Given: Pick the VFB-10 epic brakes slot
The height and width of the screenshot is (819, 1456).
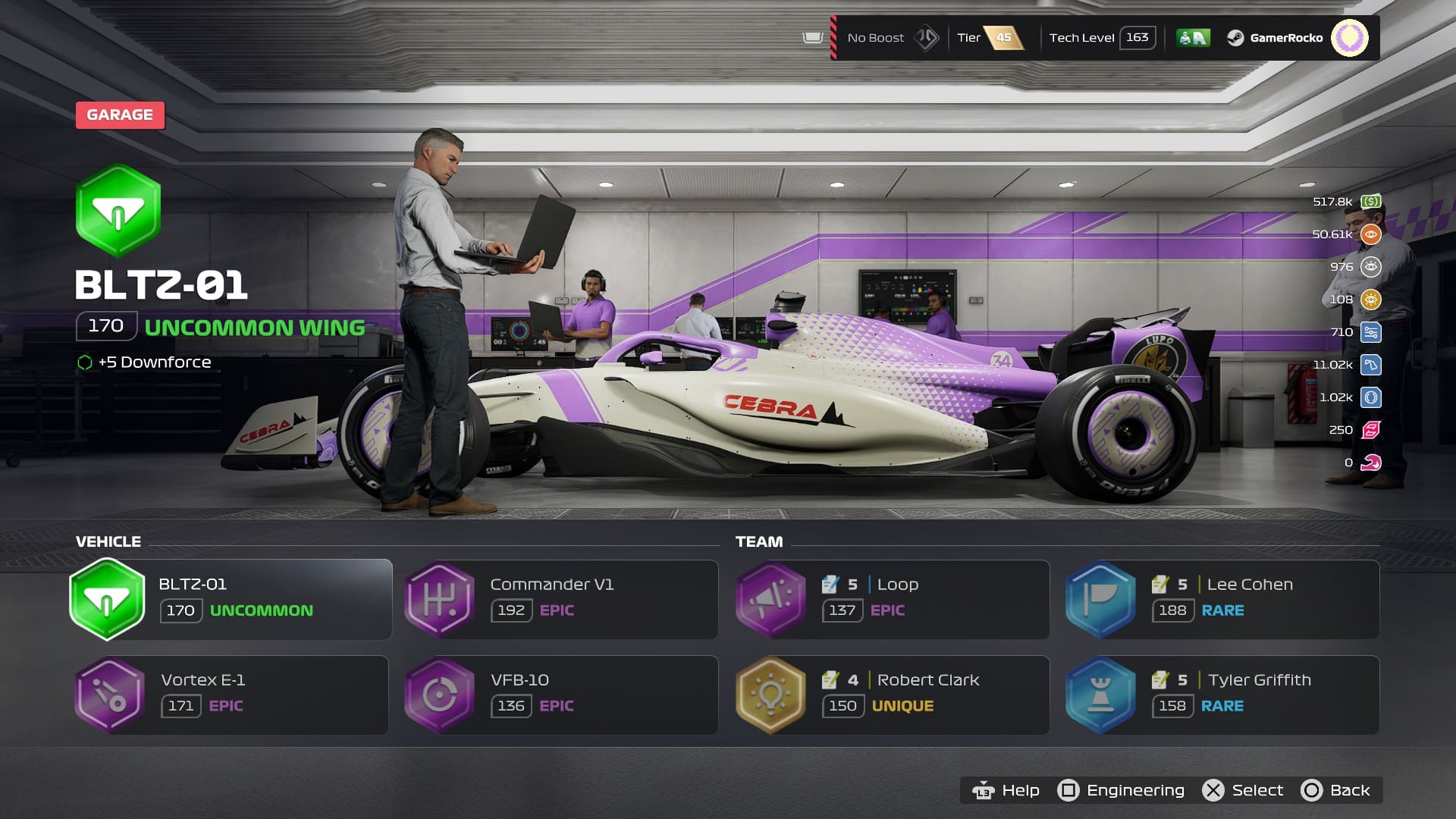Looking at the screenshot, I should pyautogui.click(x=561, y=695).
